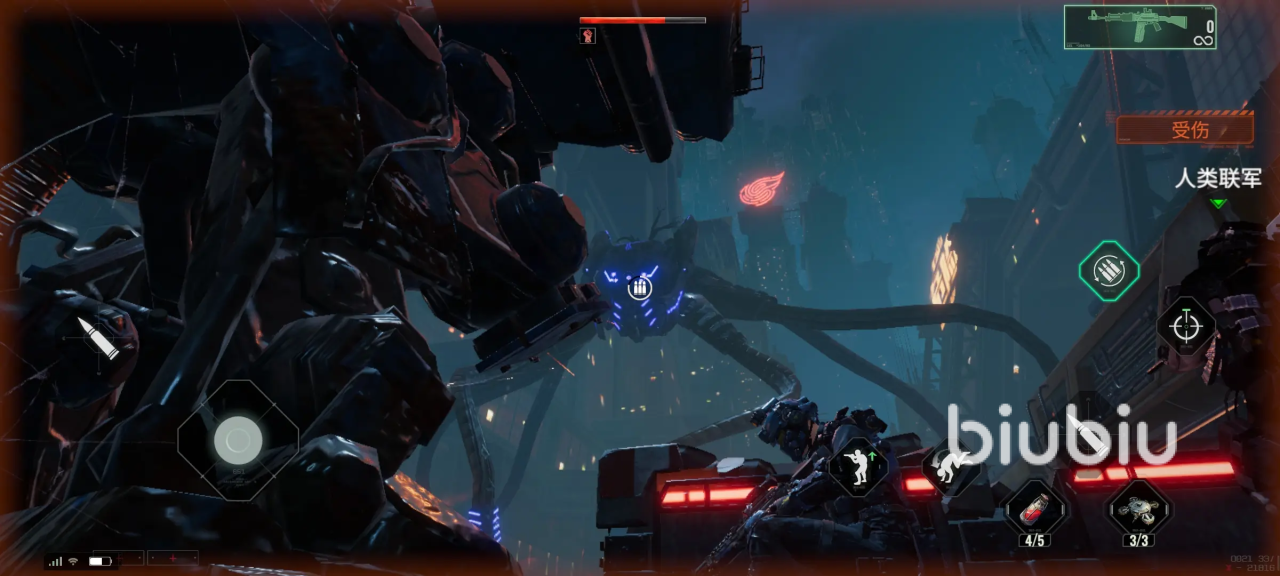This screenshot has height=576, width=1280.
Task: Click the movement joystick knob
Action: 238,439
